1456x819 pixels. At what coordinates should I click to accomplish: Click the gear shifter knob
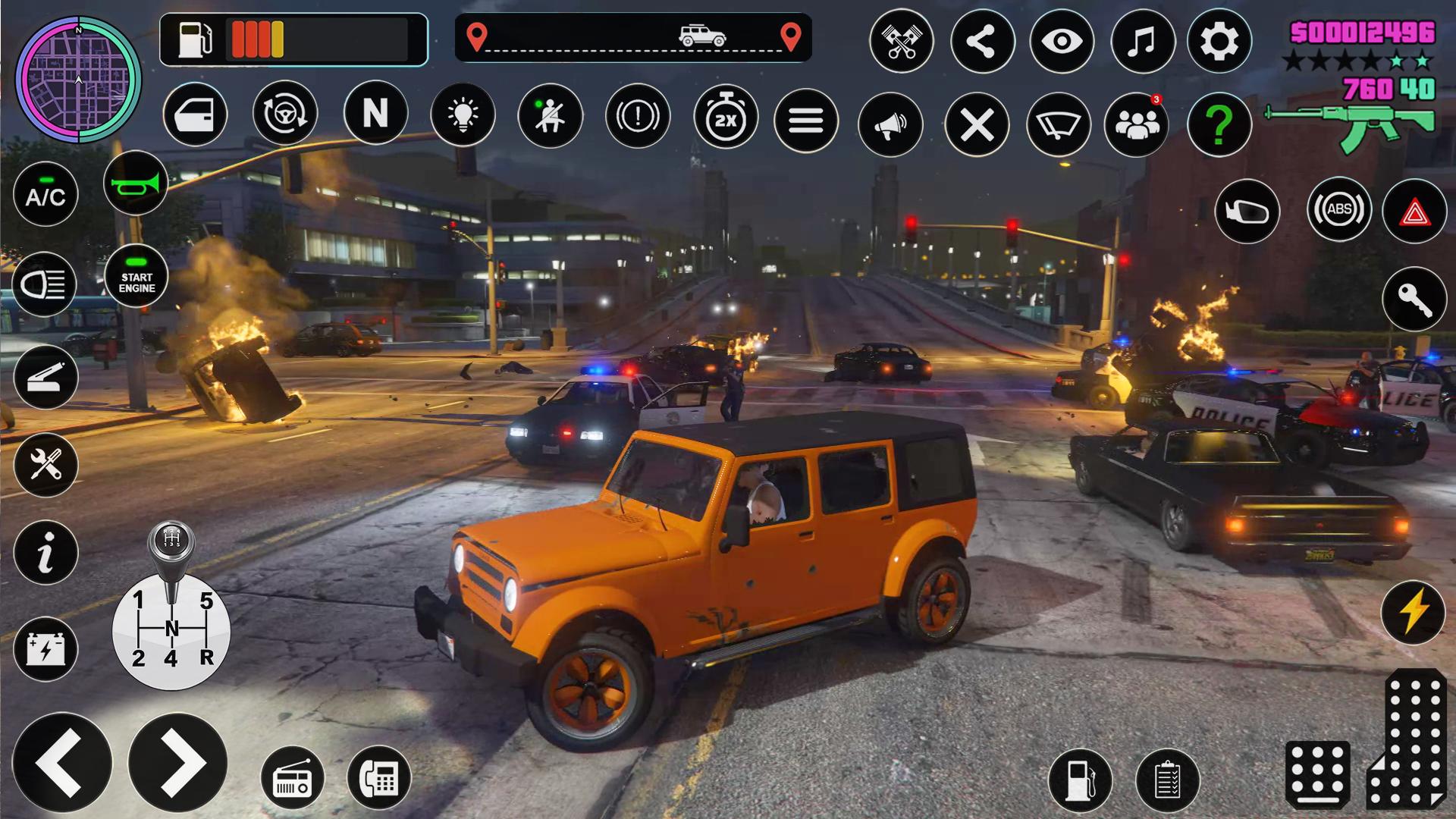(x=171, y=542)
